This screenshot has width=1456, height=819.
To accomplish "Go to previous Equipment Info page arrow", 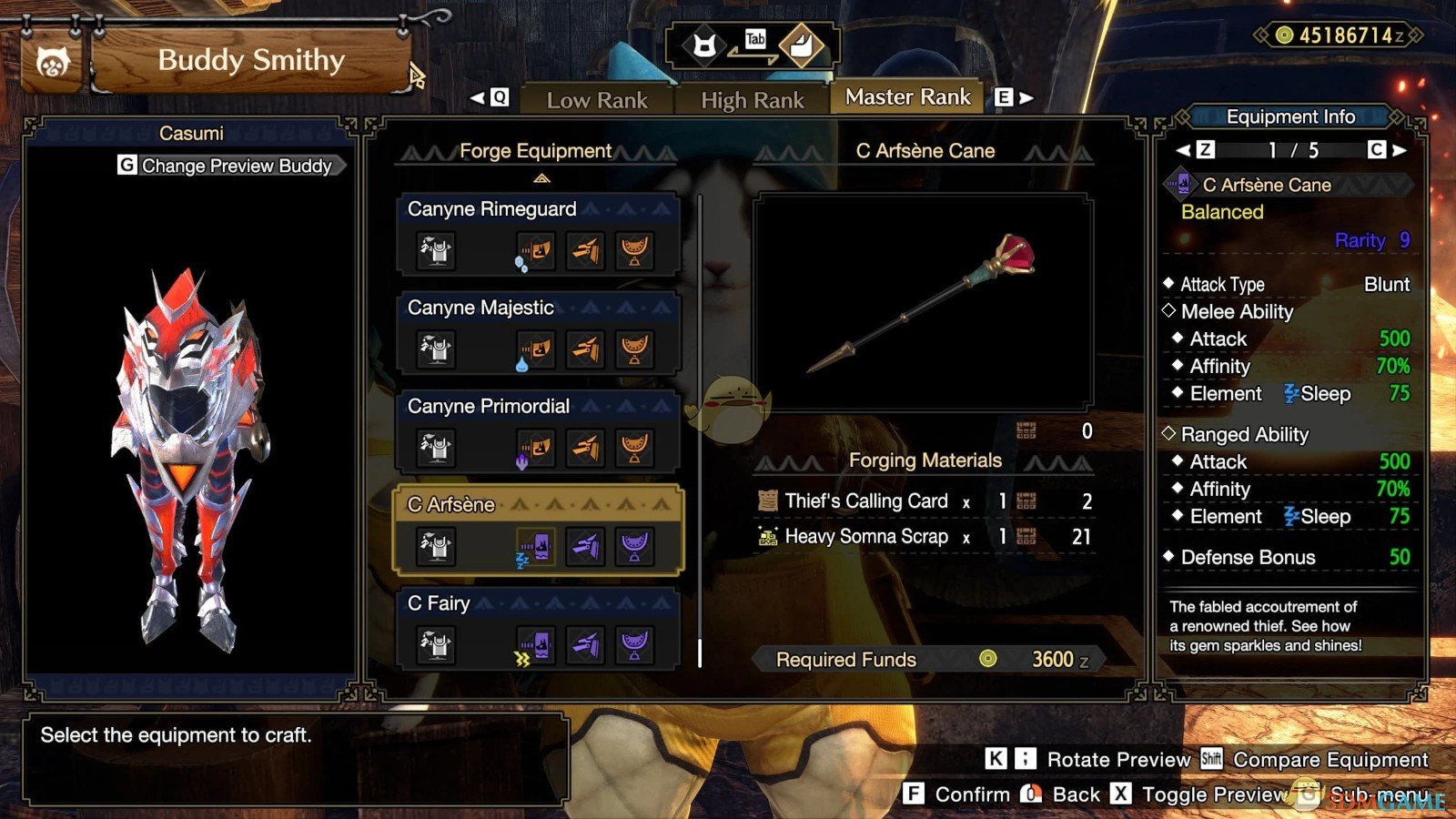I will click(1183, 150).
